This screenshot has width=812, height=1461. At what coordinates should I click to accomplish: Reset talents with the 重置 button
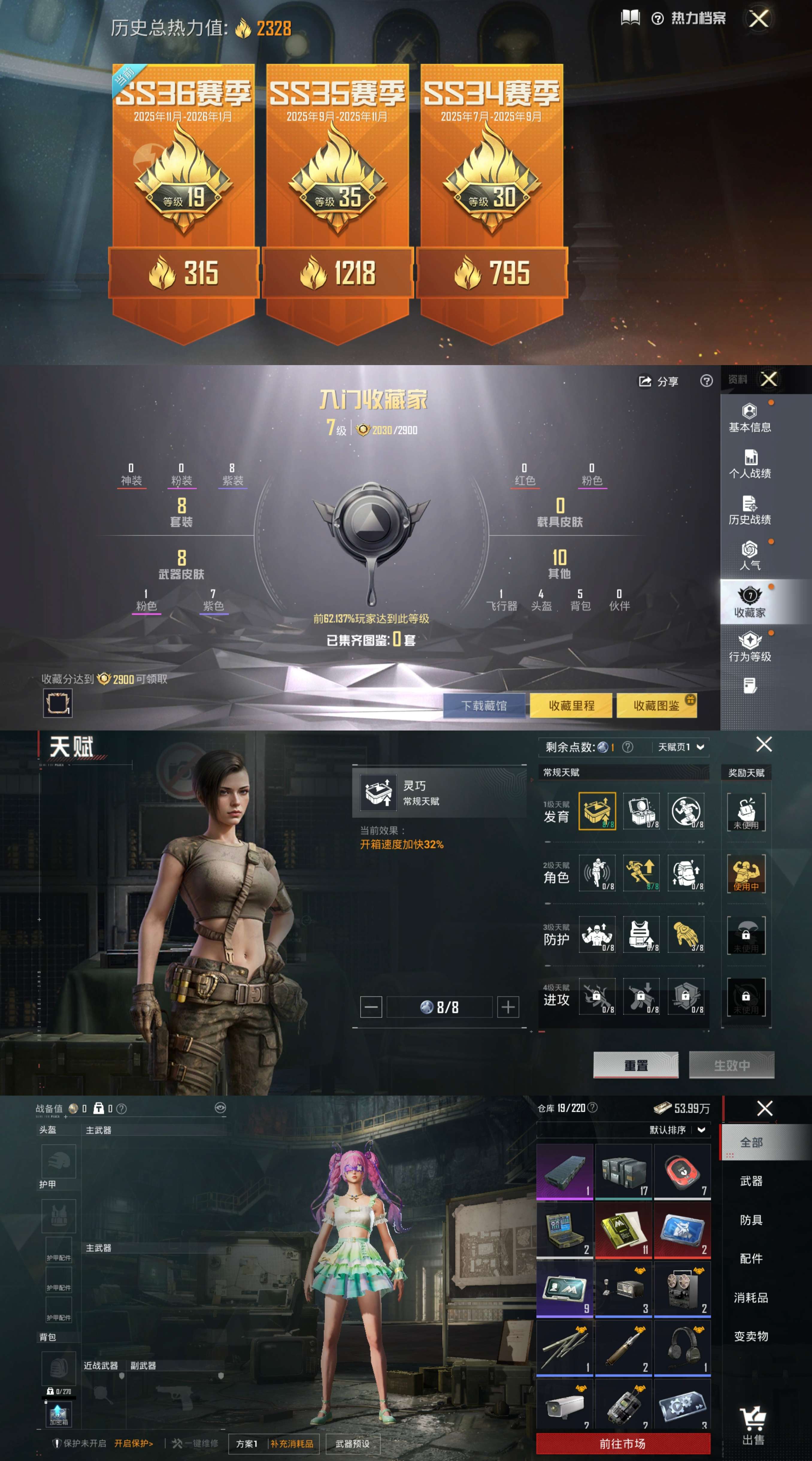636,1065
